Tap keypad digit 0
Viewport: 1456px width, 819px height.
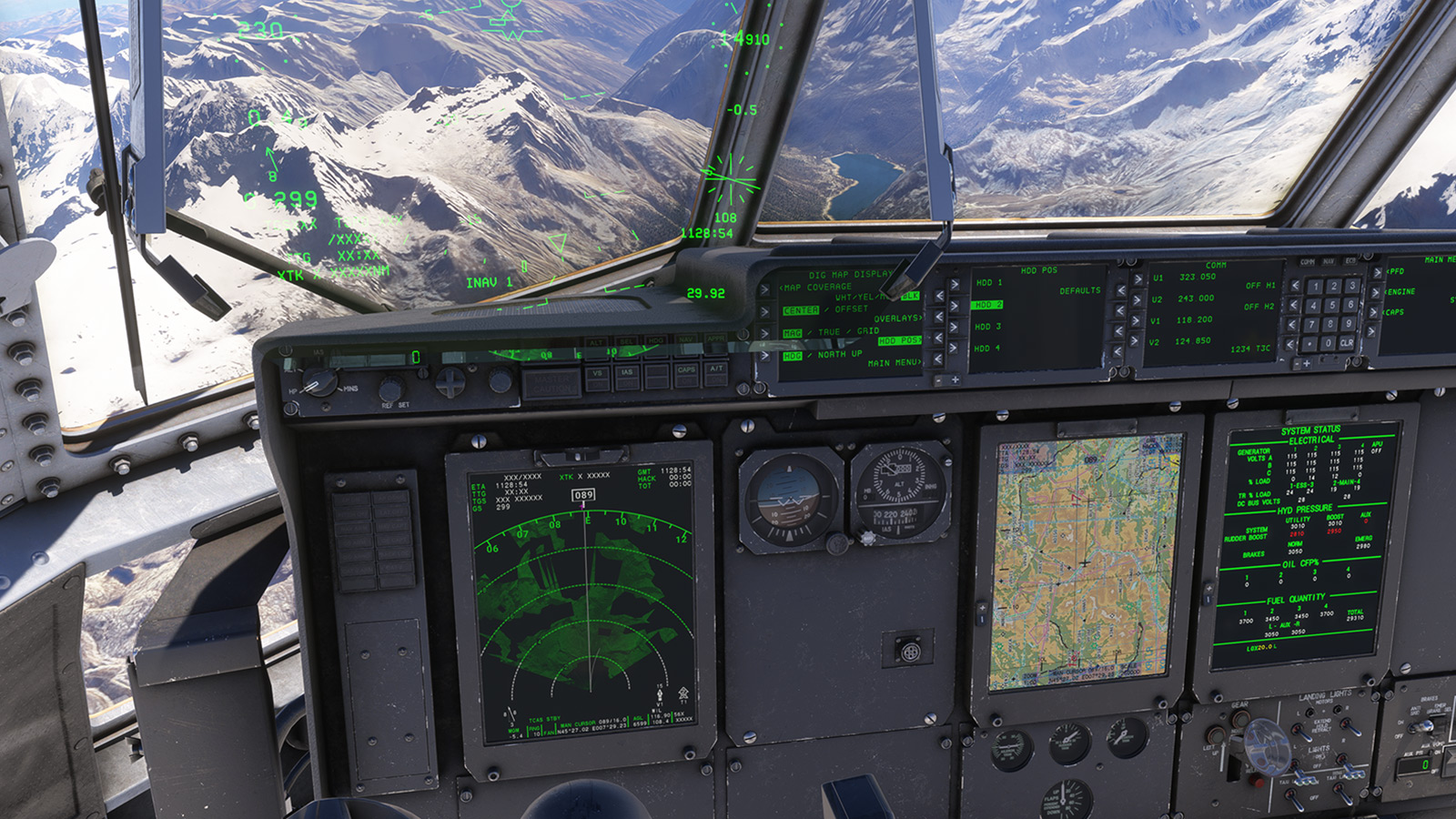click(1330, 344)
